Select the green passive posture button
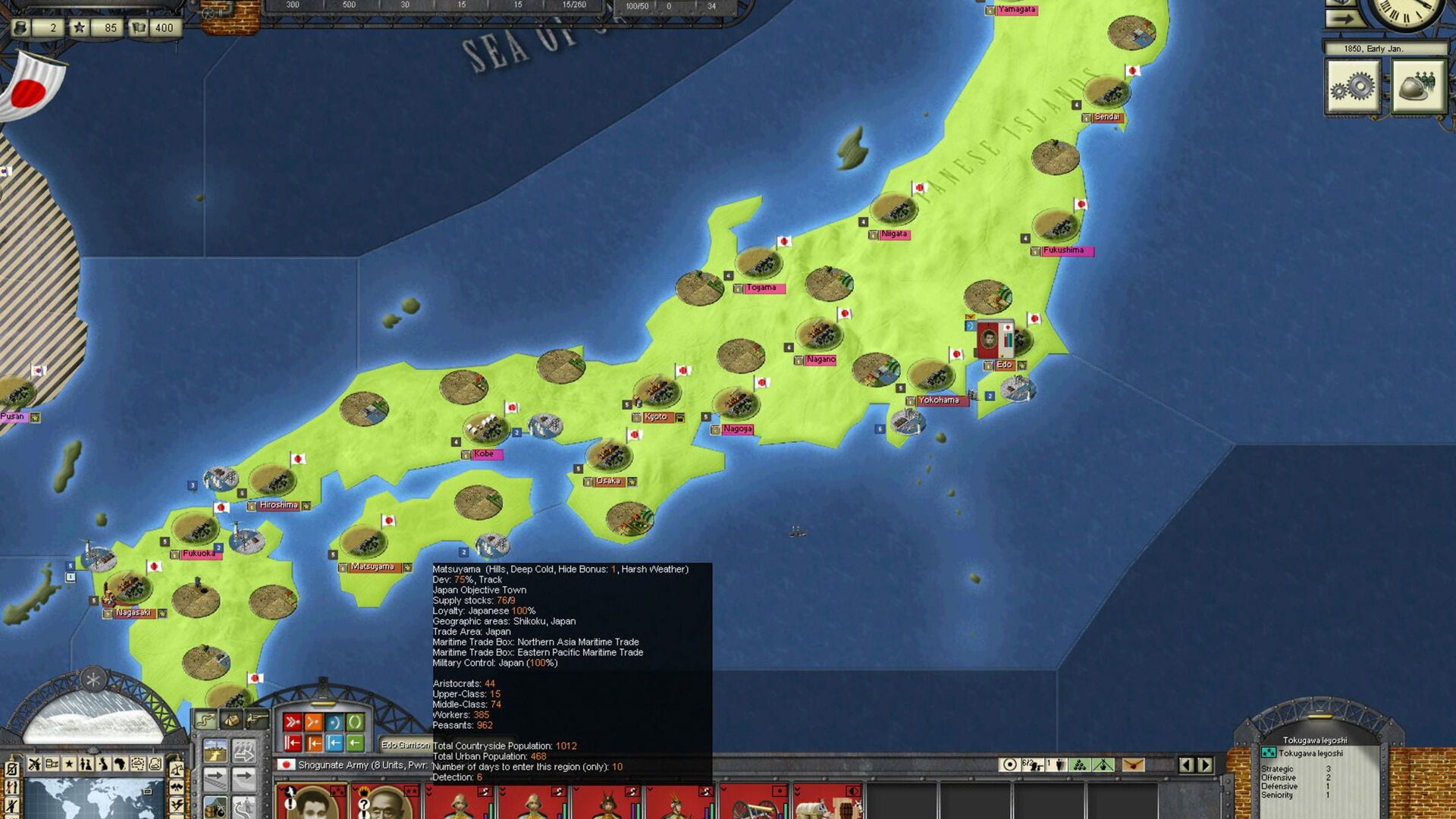Screen dimensions: 1456x819 tap(354, 722)
